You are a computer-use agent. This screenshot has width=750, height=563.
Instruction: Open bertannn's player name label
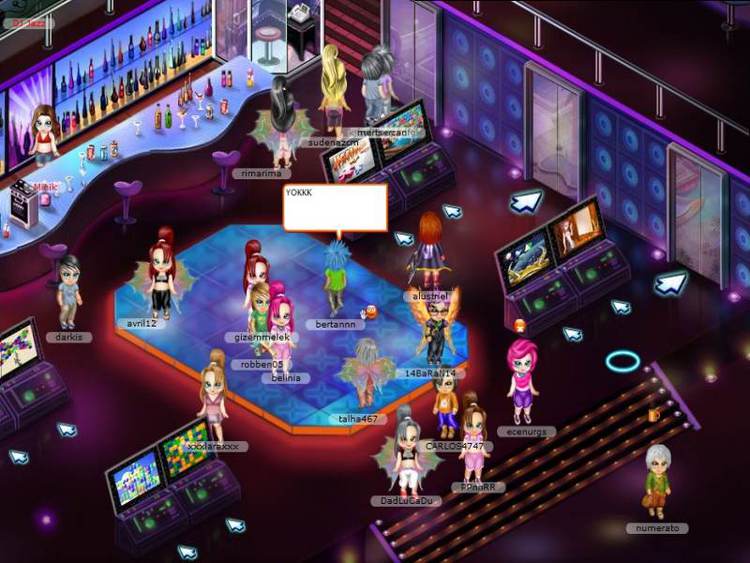[336, 325]
